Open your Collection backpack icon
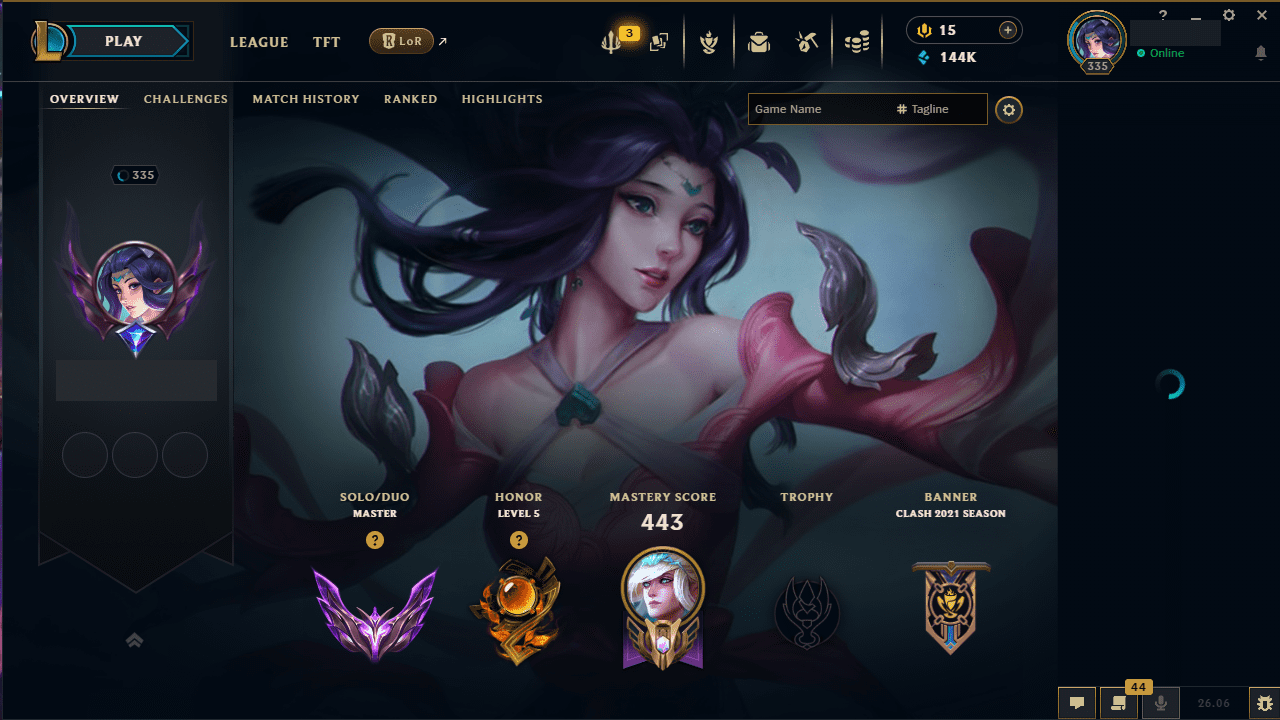 [x=758, y=42]
